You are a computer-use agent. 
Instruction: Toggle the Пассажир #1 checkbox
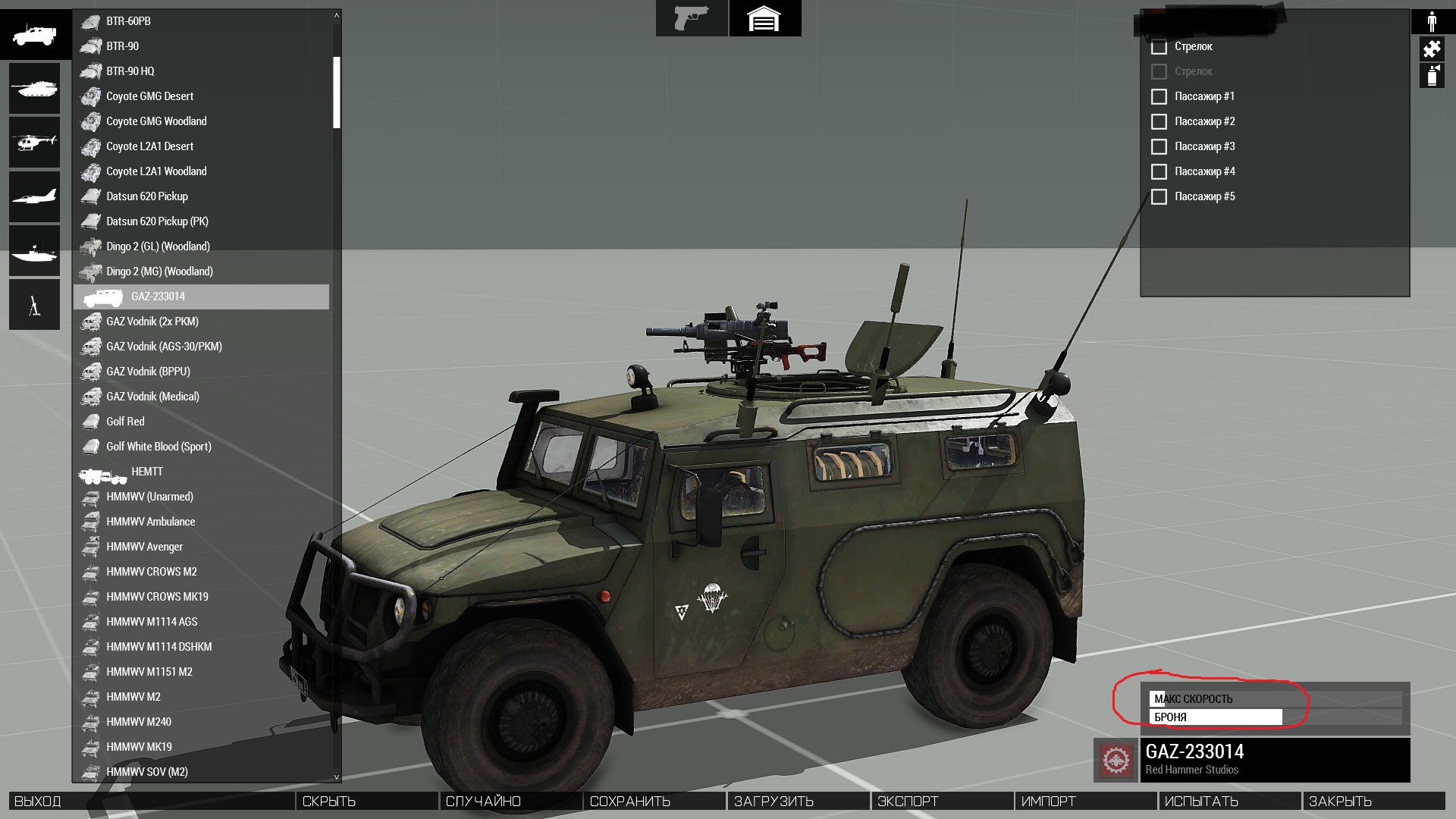[x=1159, y=97]
